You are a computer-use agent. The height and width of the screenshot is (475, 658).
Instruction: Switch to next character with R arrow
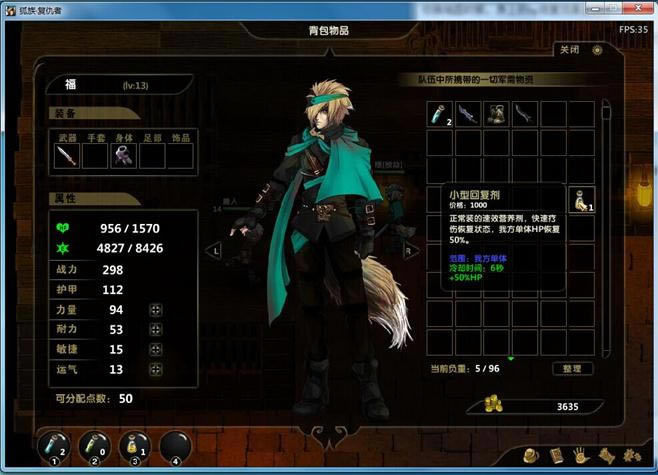point(407,251)
